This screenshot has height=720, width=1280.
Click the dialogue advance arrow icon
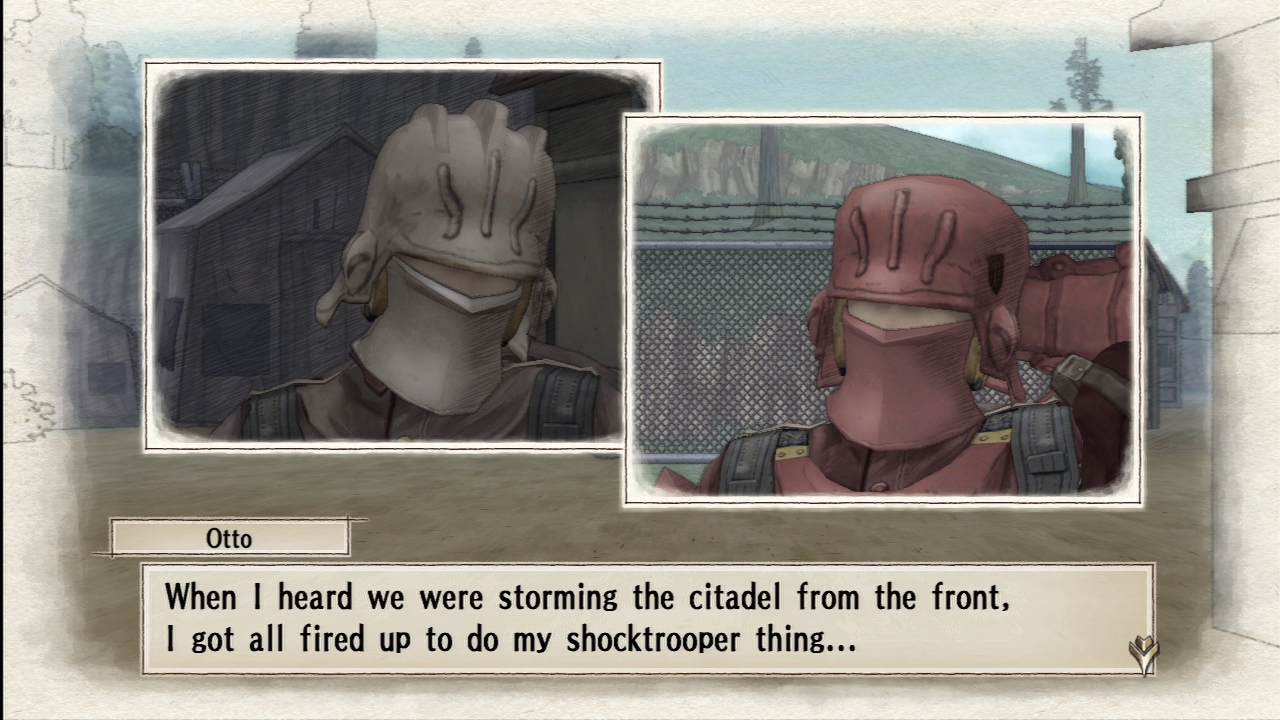(1143, 655)
